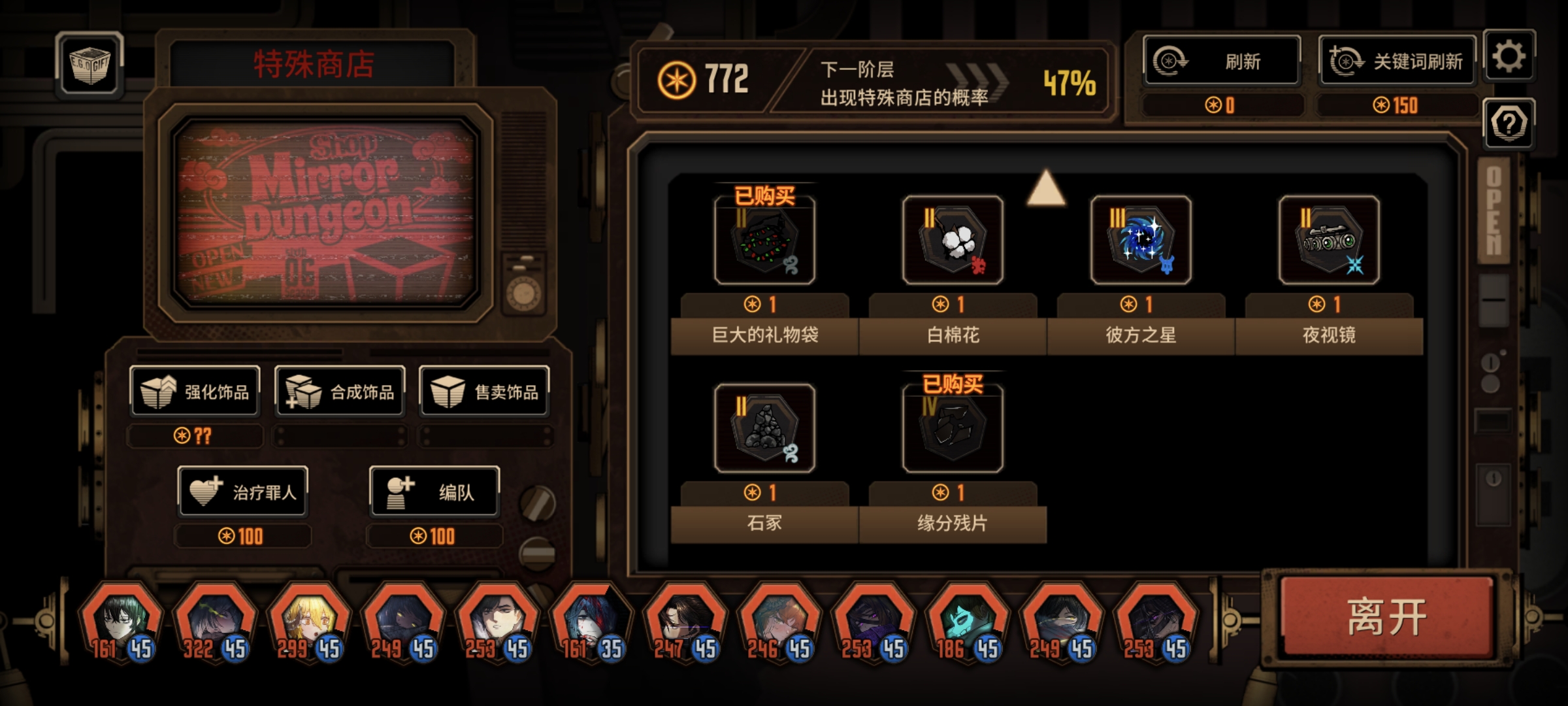Screen dimensions: 1568x706
Task: Open the settings gear icon
Action: point(1510,58)
